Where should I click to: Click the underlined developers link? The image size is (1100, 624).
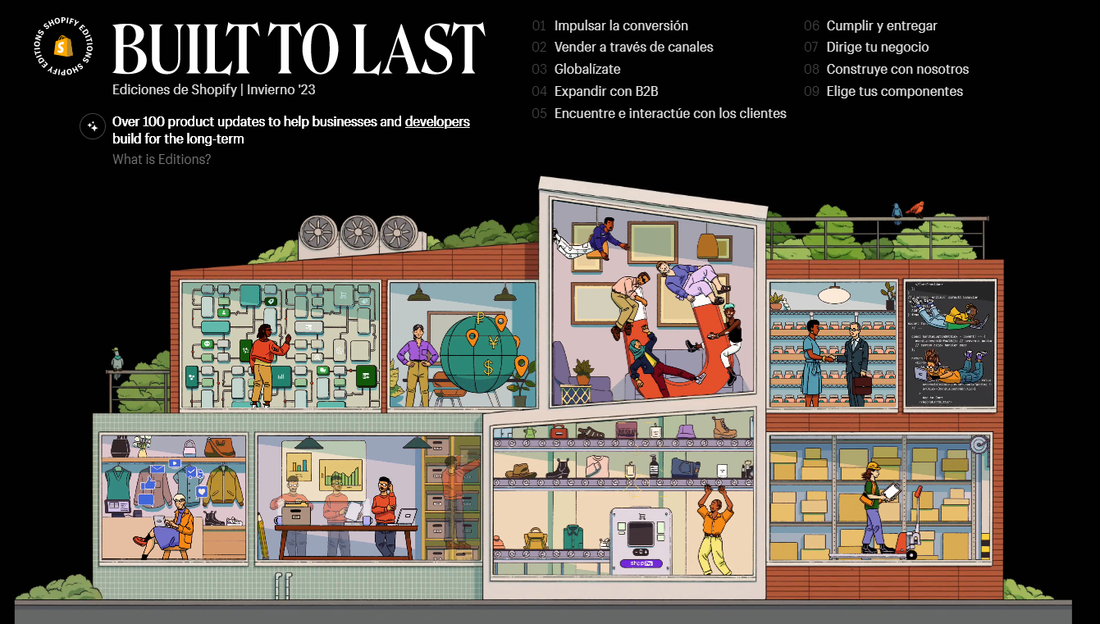pos(437,122)
